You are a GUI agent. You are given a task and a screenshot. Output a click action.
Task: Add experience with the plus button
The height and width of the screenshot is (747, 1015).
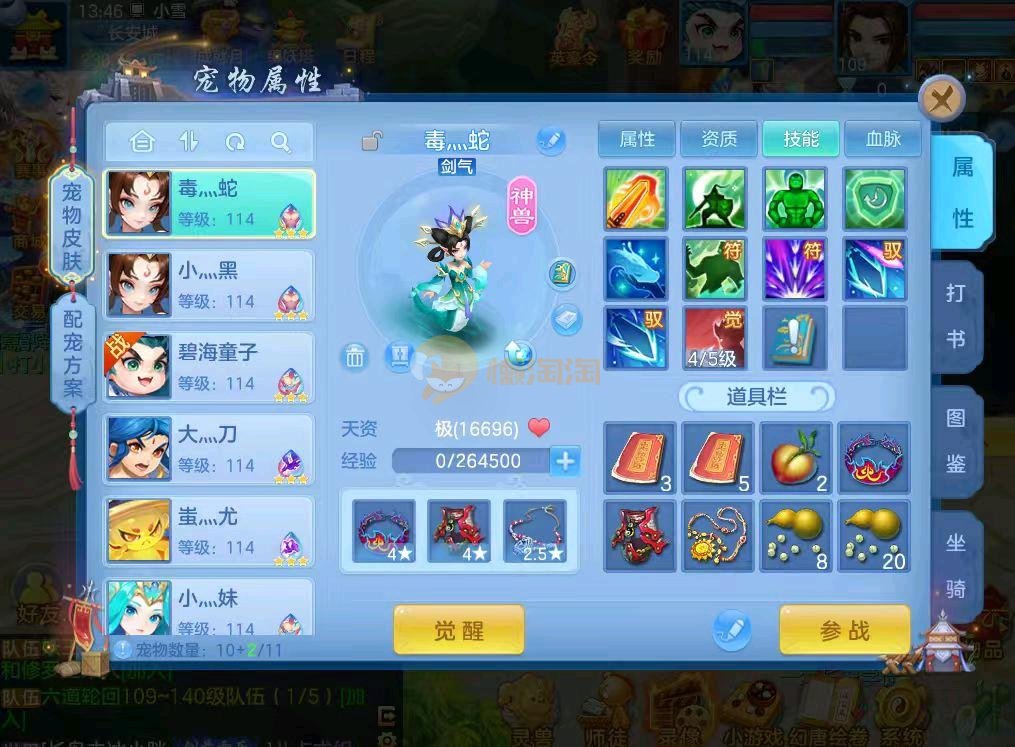point(565,461)
